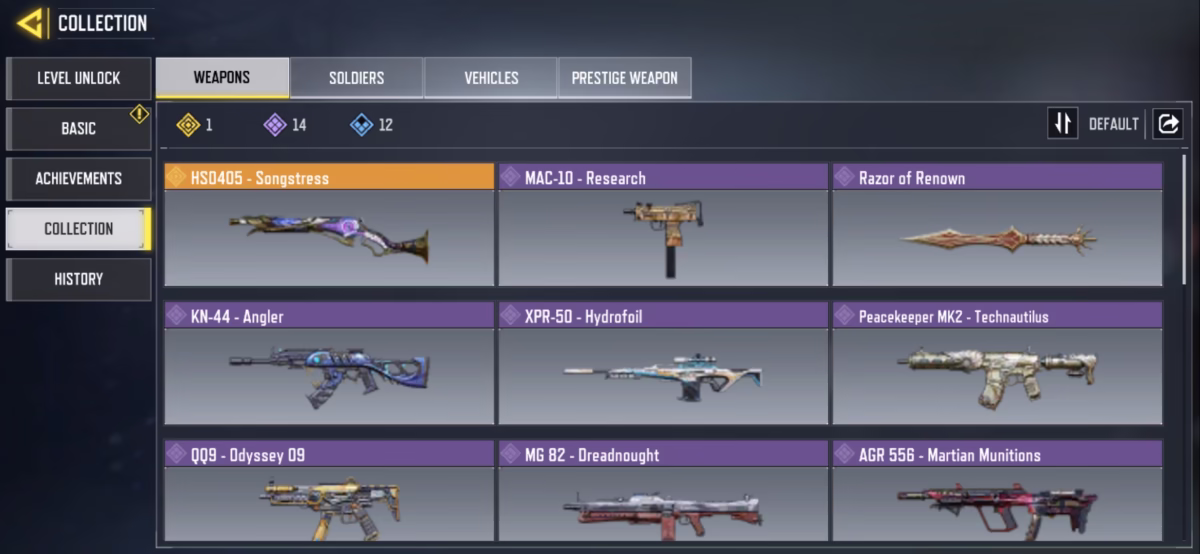1200x554 pixels.
Task: Switch to the Weapons tab
Action: (222, 77)
